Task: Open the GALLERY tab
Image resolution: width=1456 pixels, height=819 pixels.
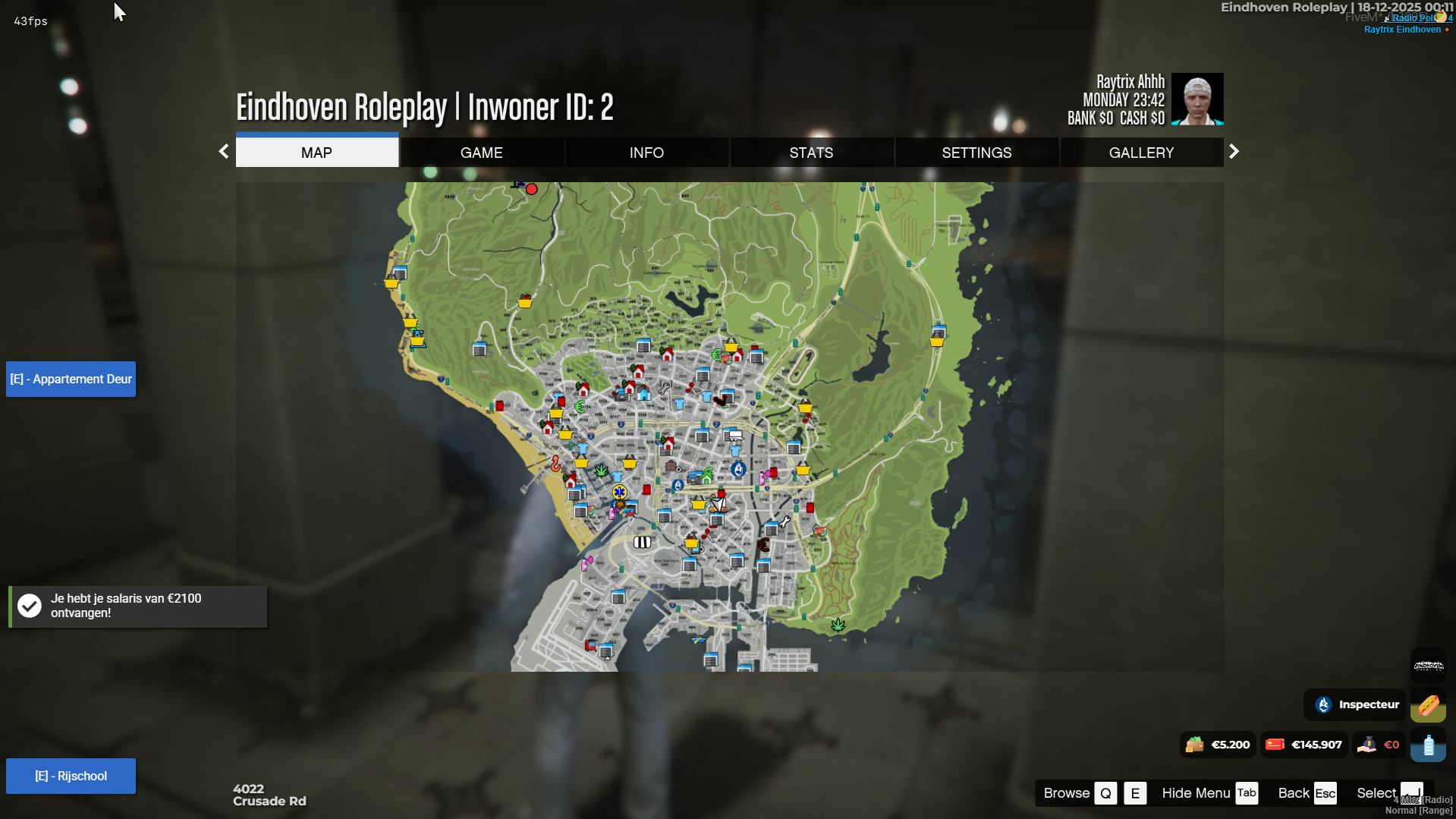Action: pyautogui.click(x=1141, y=152)
